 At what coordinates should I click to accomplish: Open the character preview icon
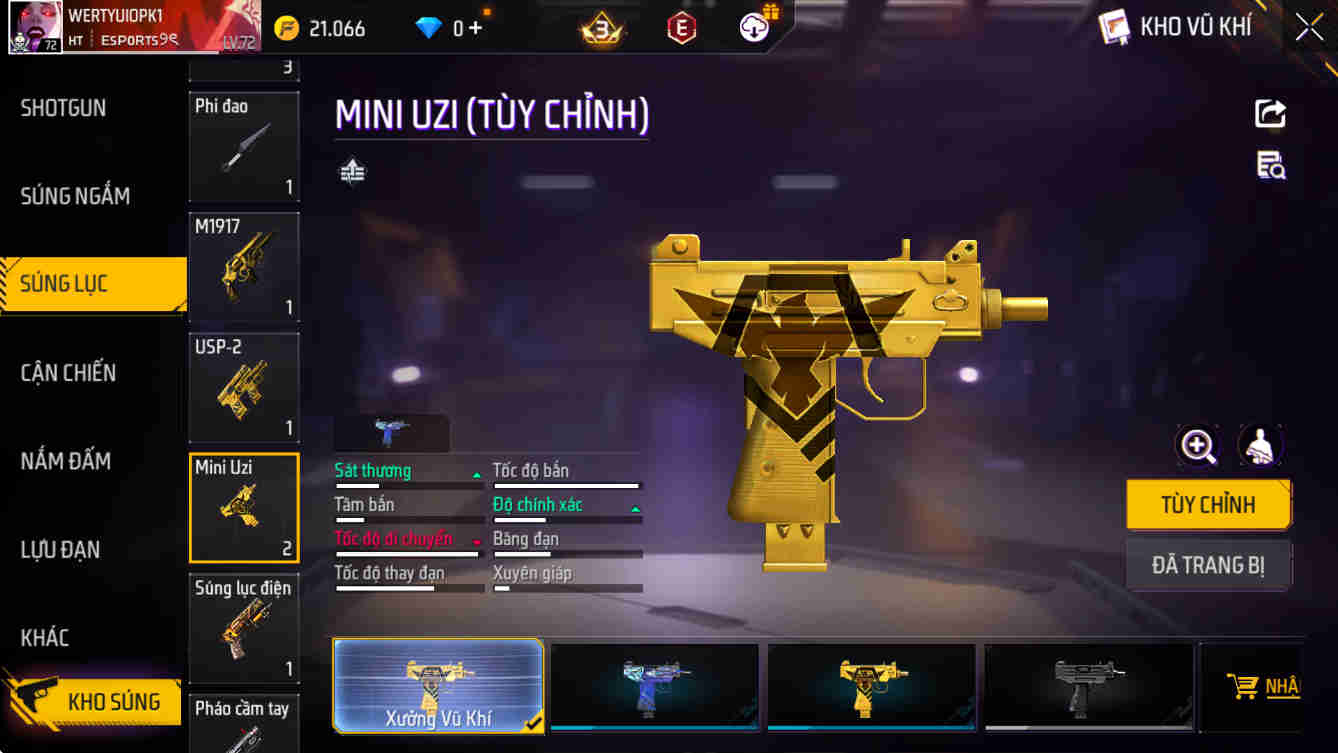pyautogui.click(x=1261, y=446)
